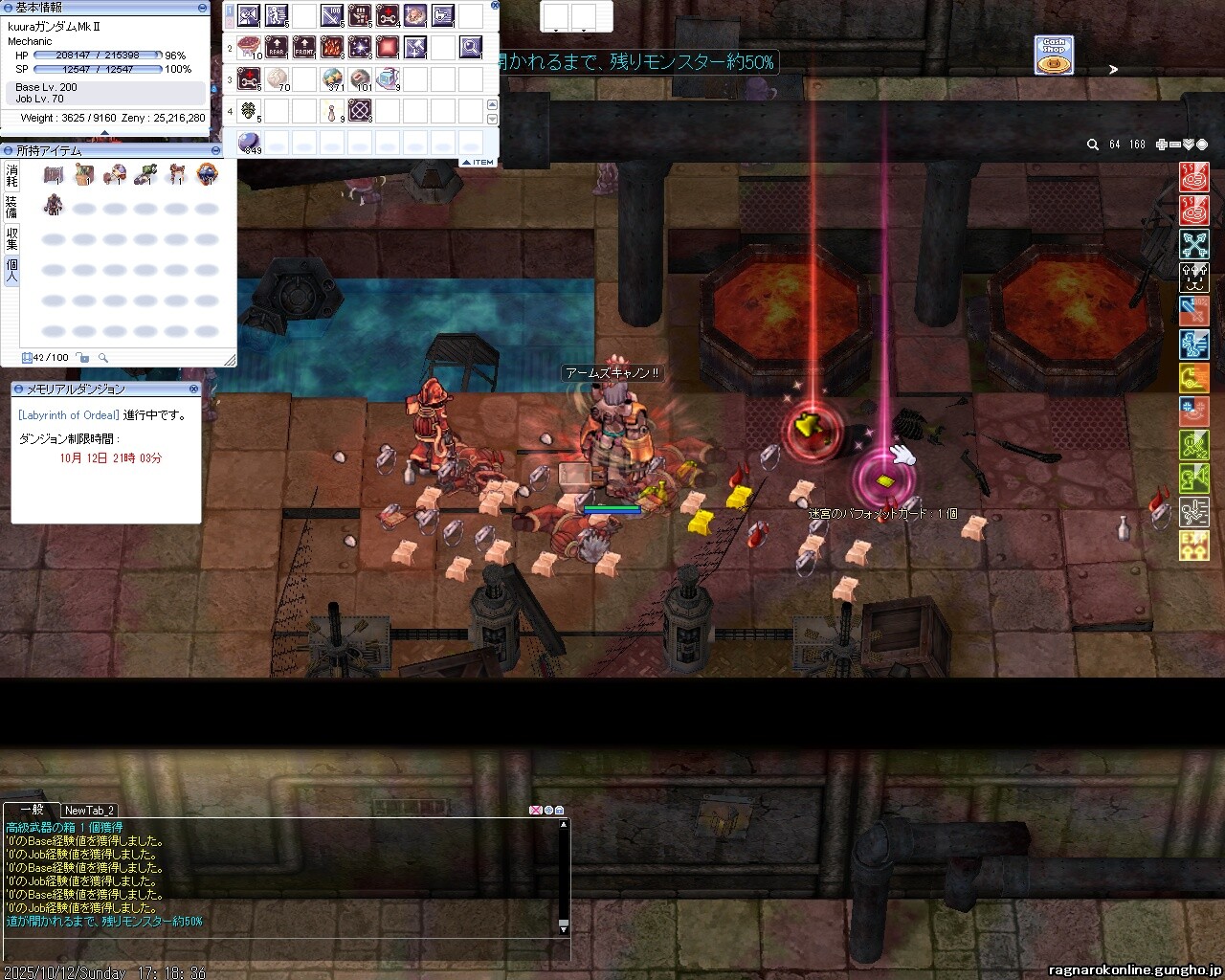The image size is (1225, 980).
Task: Click the map search magnifier icon
Action: (1092, 145)
